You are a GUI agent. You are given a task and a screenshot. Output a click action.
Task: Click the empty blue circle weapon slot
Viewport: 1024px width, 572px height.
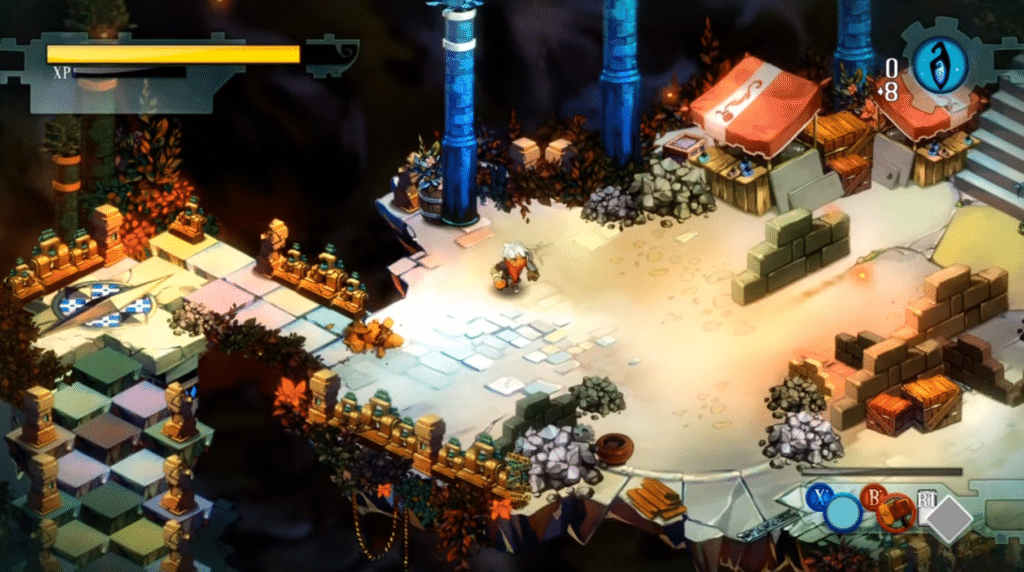tap(843, 514)
